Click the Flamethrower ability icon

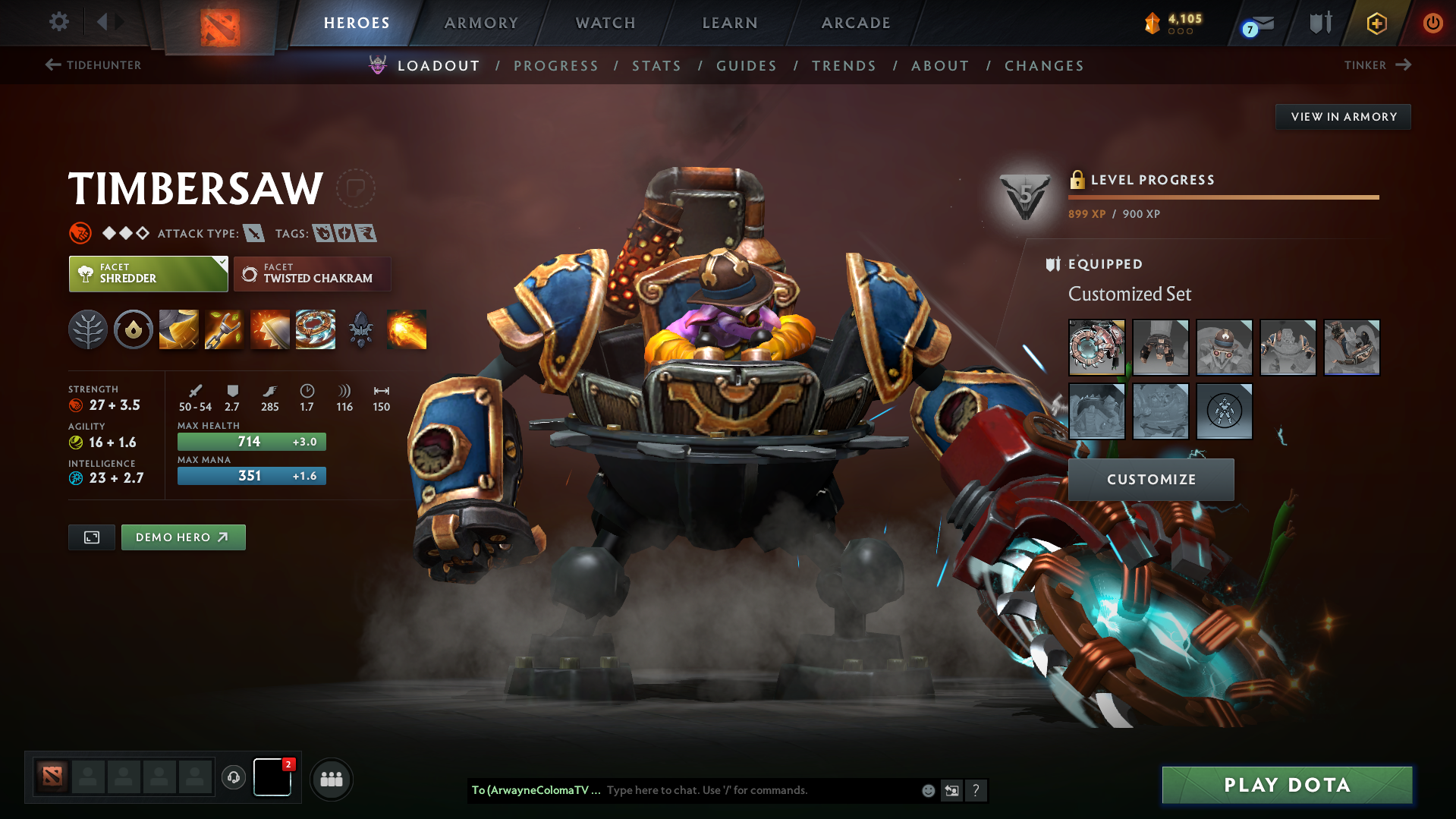tap(406, 329)
